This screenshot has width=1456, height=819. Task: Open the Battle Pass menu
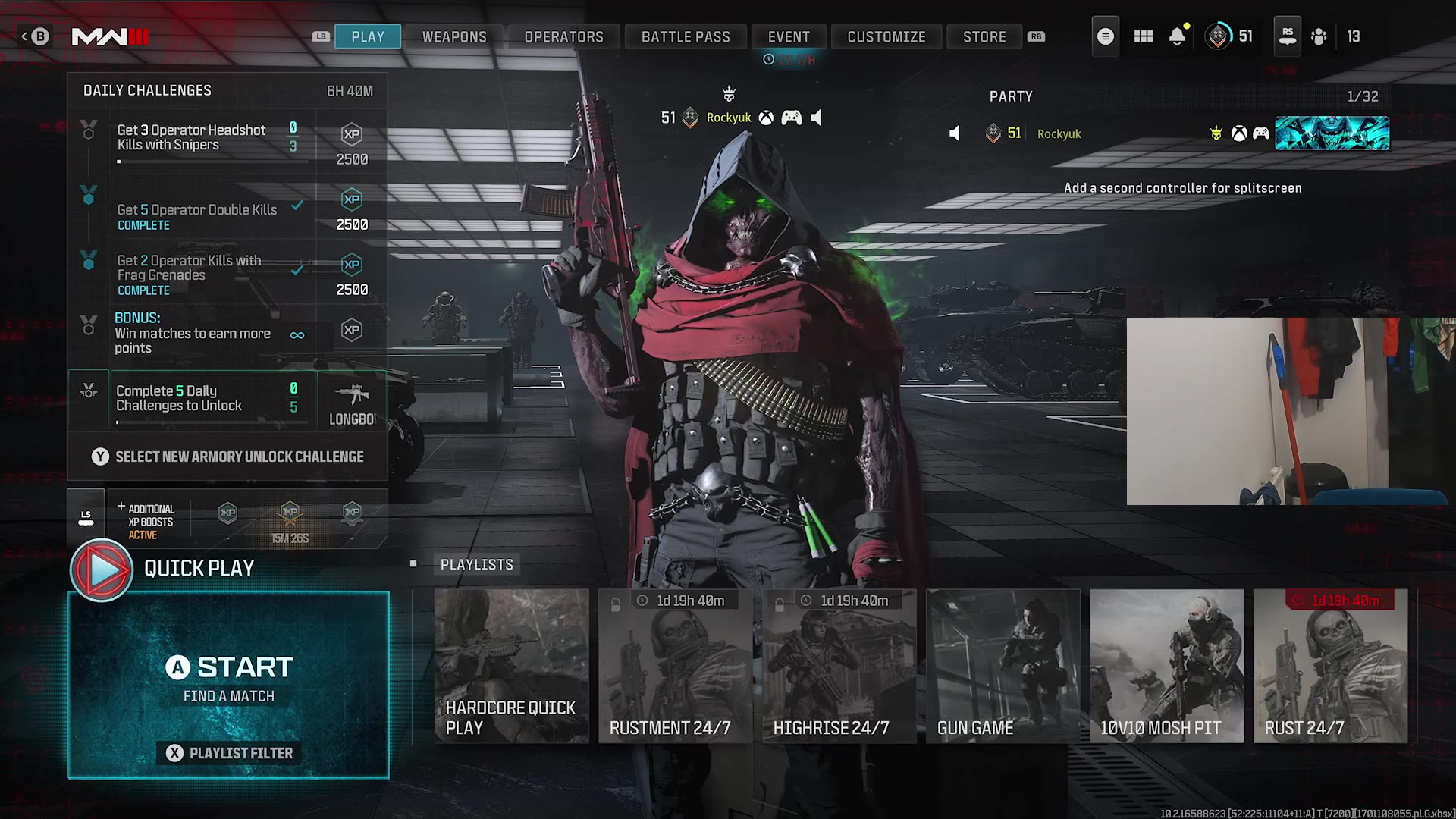pos(685,36)
